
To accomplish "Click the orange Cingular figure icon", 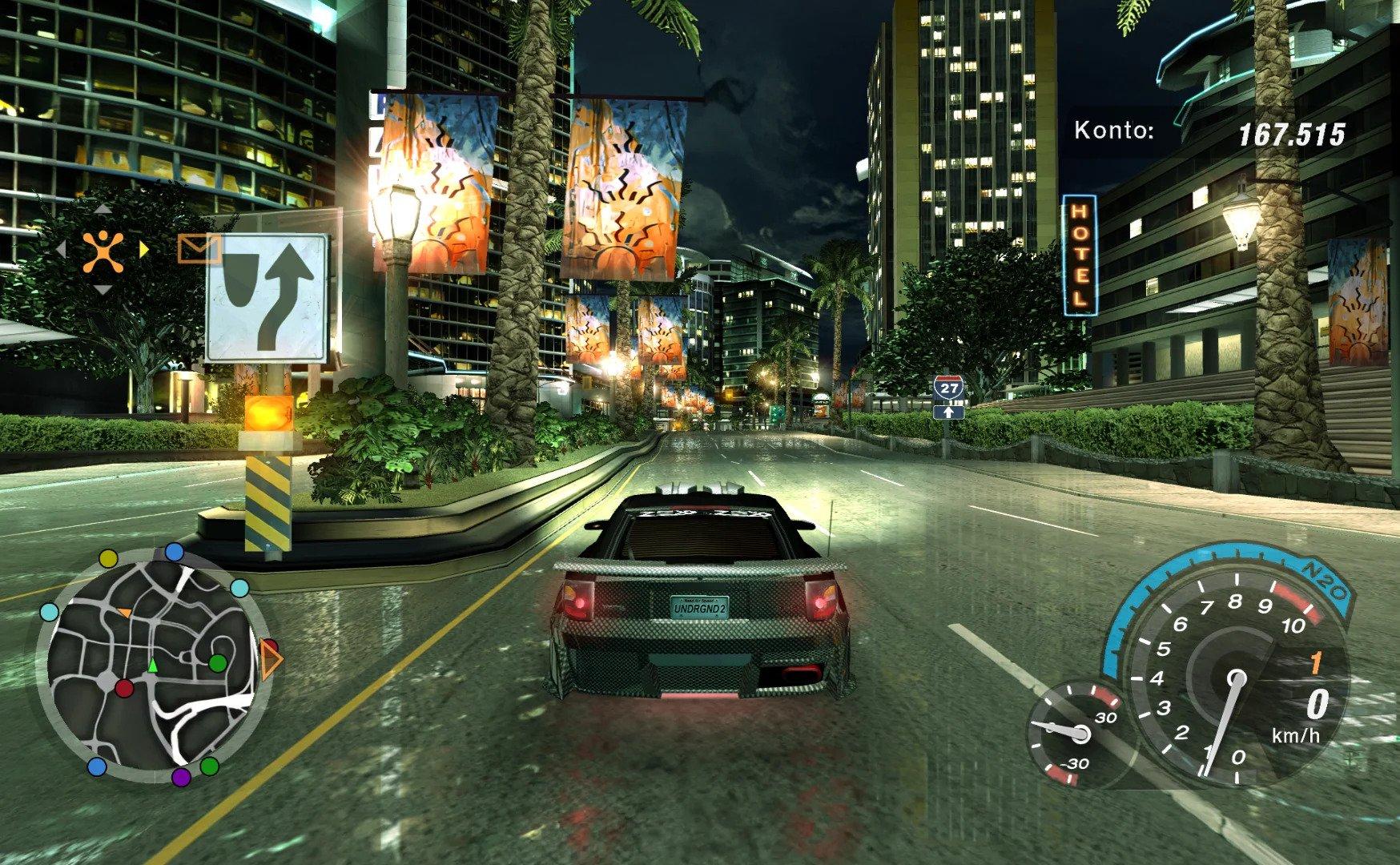I will click(103, 249).
